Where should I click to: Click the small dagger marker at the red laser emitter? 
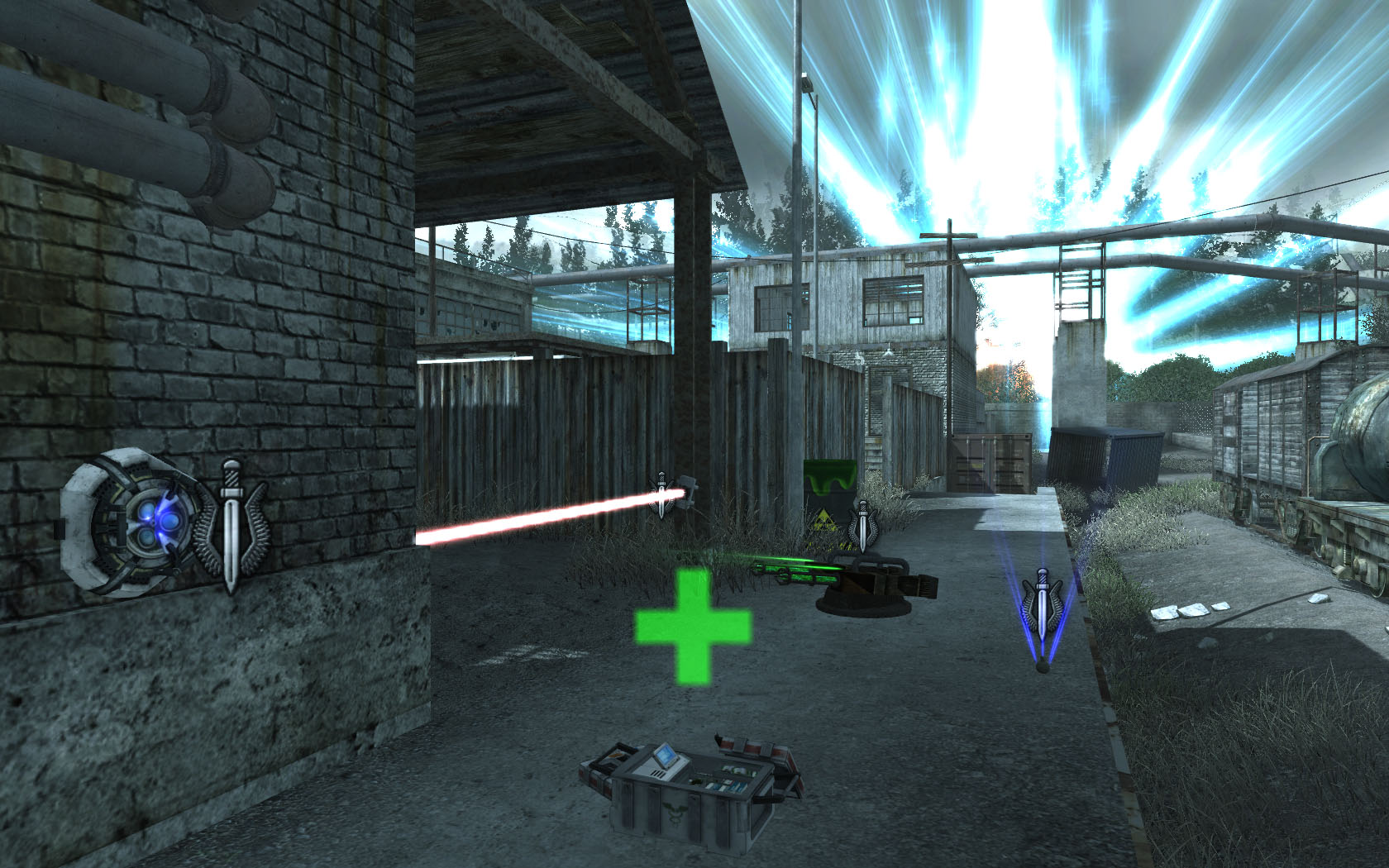click(661, 494)
